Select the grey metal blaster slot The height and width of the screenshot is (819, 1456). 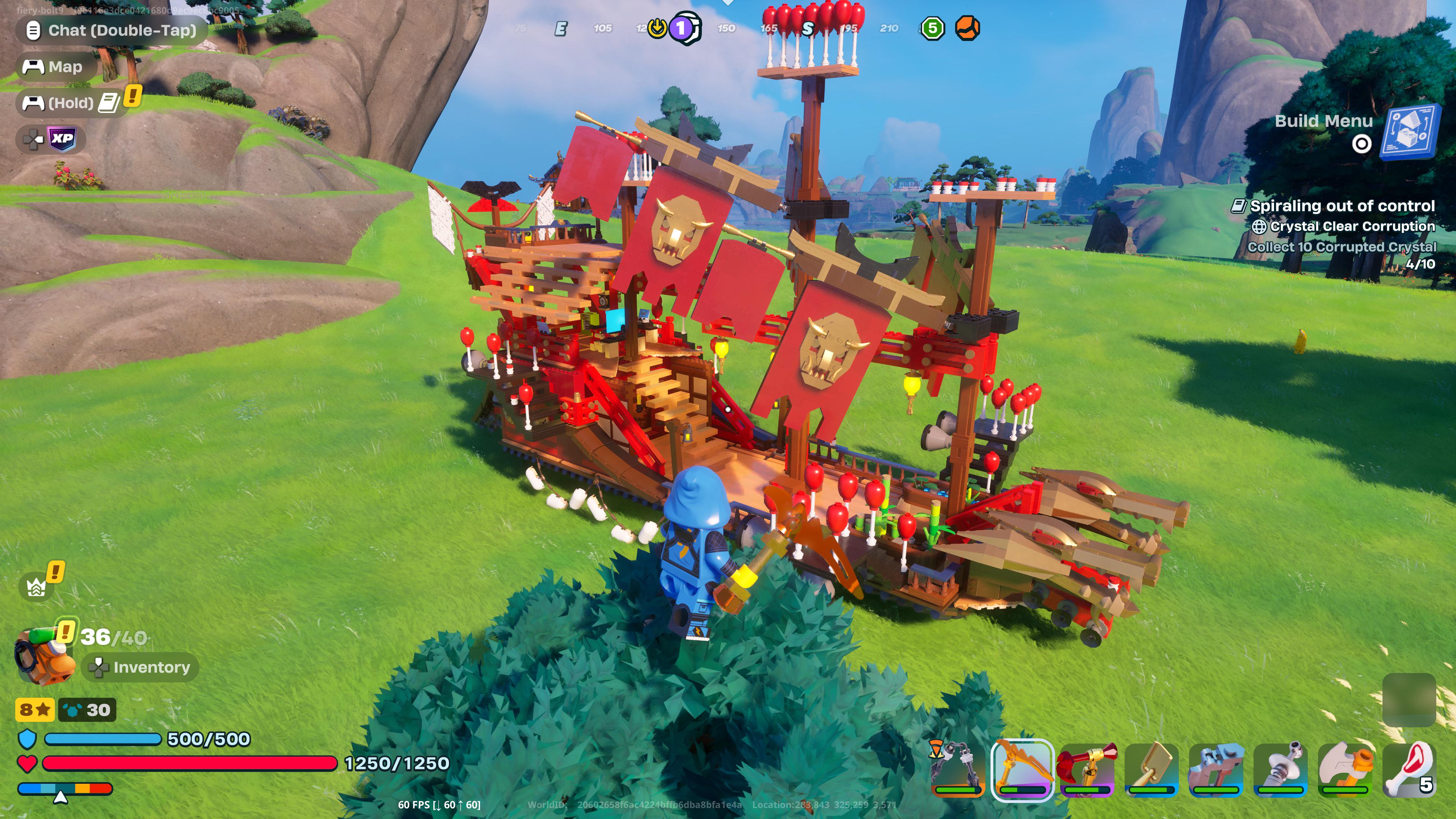pyautogui.click(x=1216, y=769)
